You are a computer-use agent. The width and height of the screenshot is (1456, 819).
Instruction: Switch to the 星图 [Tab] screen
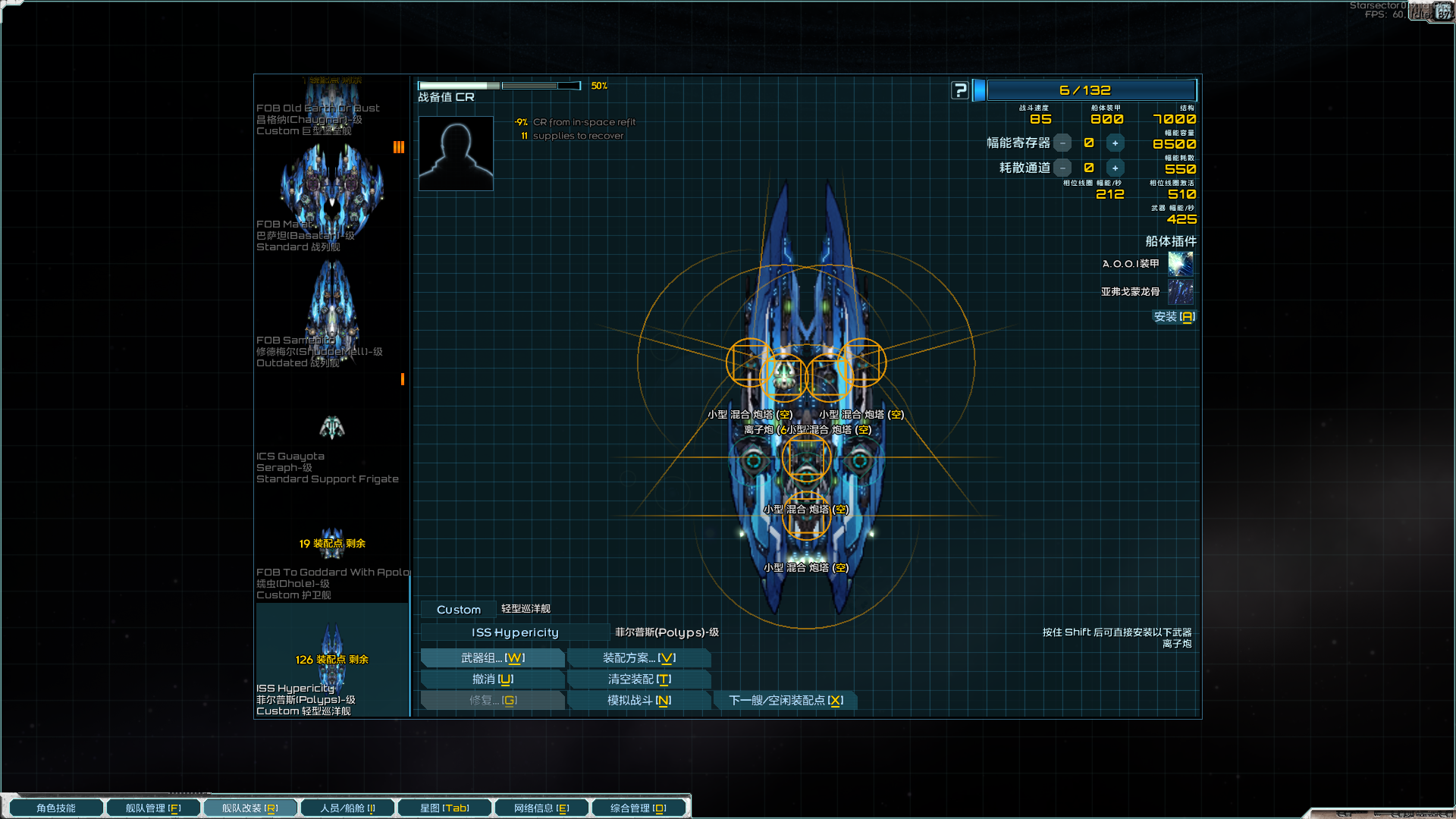tap(444, 807)
